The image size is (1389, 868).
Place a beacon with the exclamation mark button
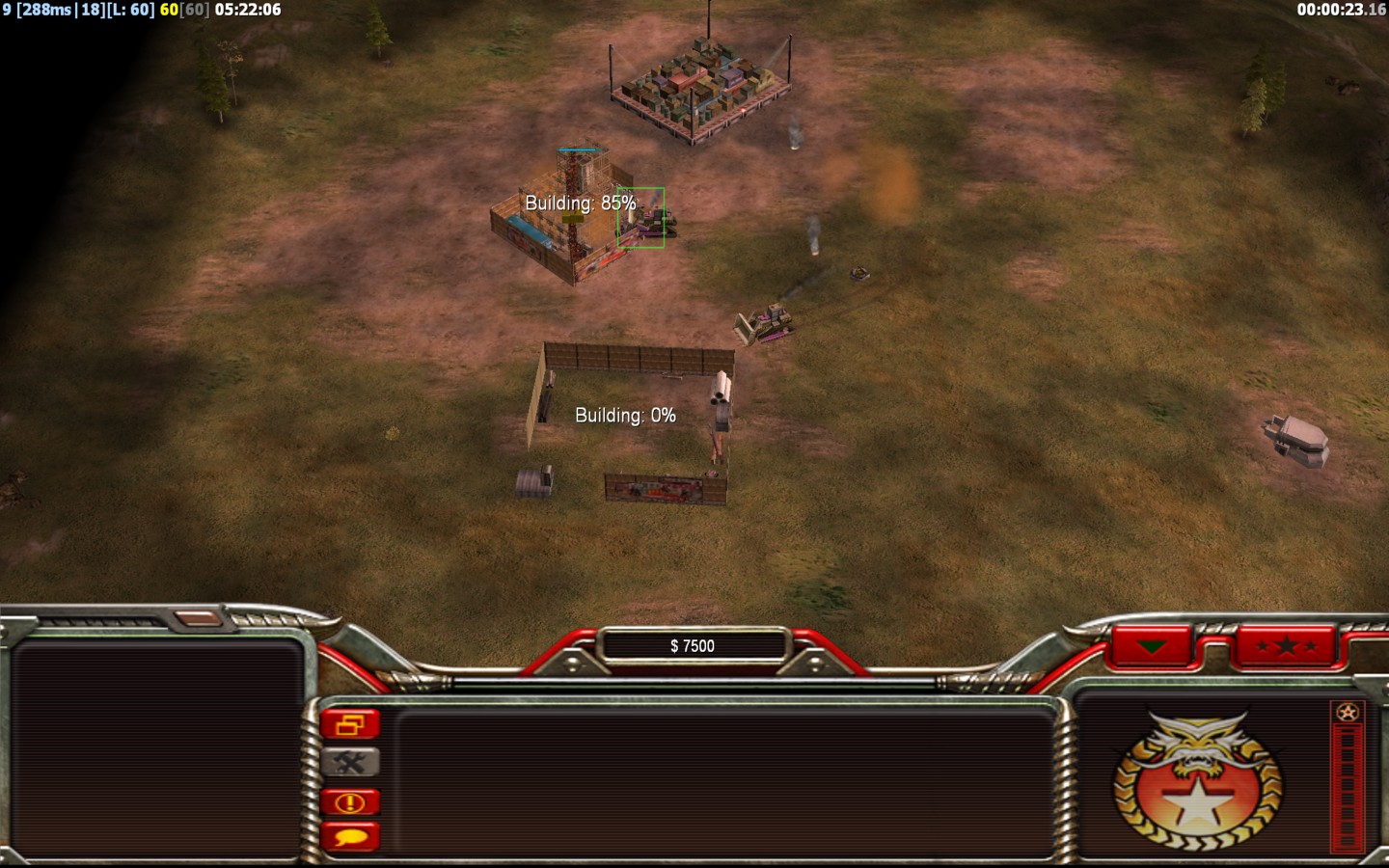pyautogui.click(x=350, y=801)
